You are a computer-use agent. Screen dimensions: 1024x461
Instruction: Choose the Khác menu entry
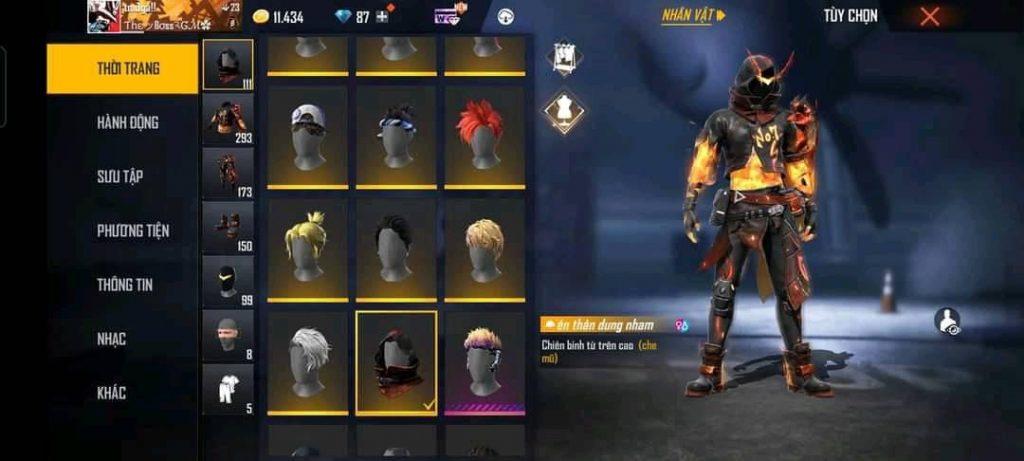[x=111, y=393]
